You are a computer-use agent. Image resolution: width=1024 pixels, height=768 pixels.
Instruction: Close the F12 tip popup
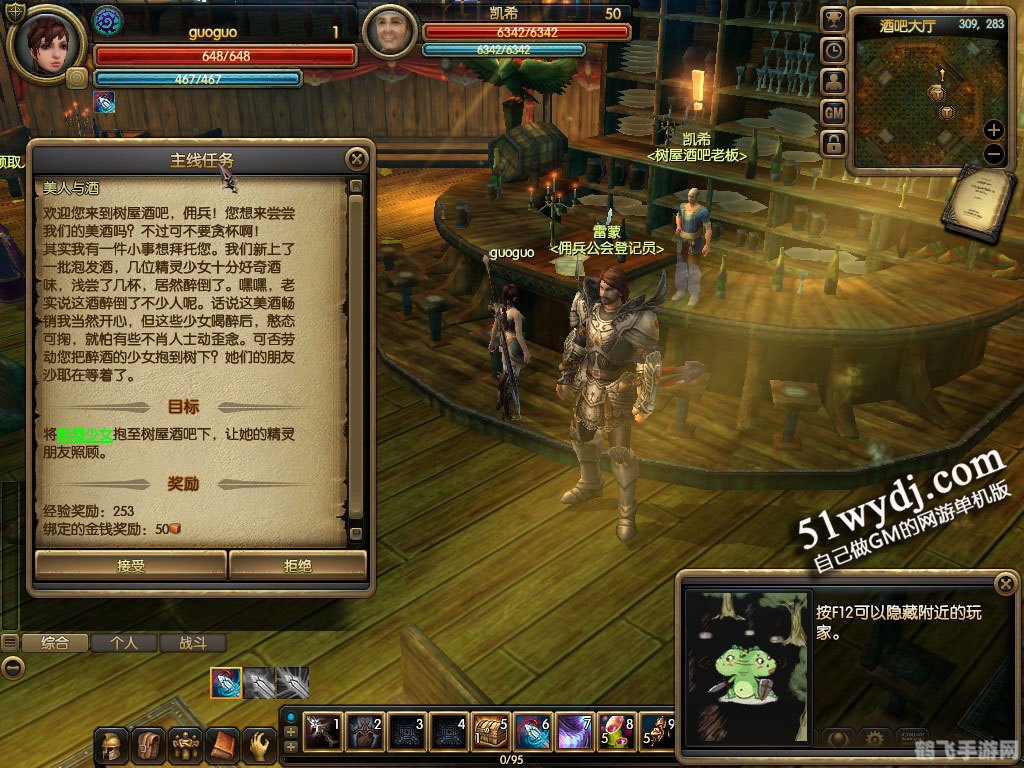click(x=1004, y=584)
